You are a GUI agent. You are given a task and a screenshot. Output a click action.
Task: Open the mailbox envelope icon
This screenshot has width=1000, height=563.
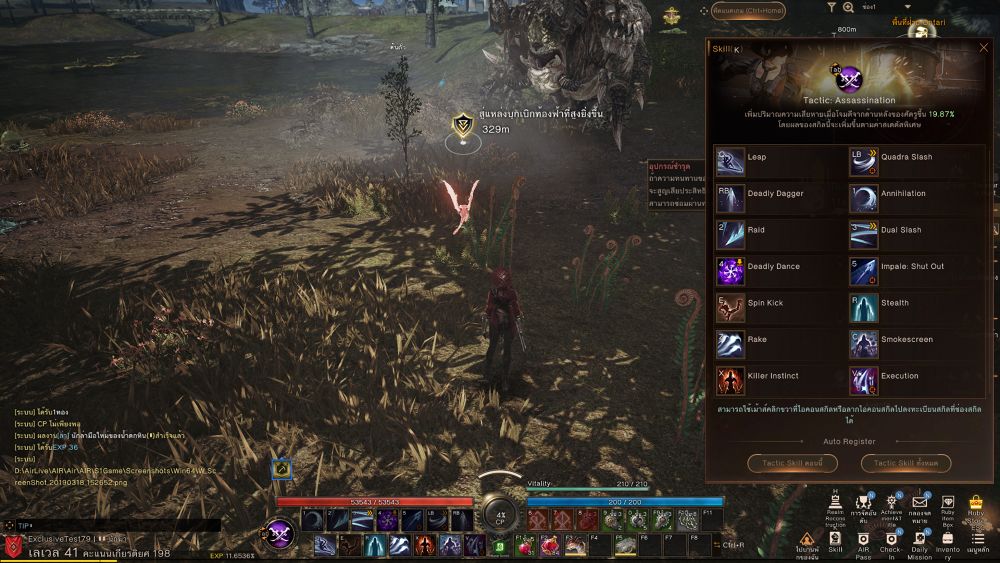pyautogui.click(x=920, y=503)
